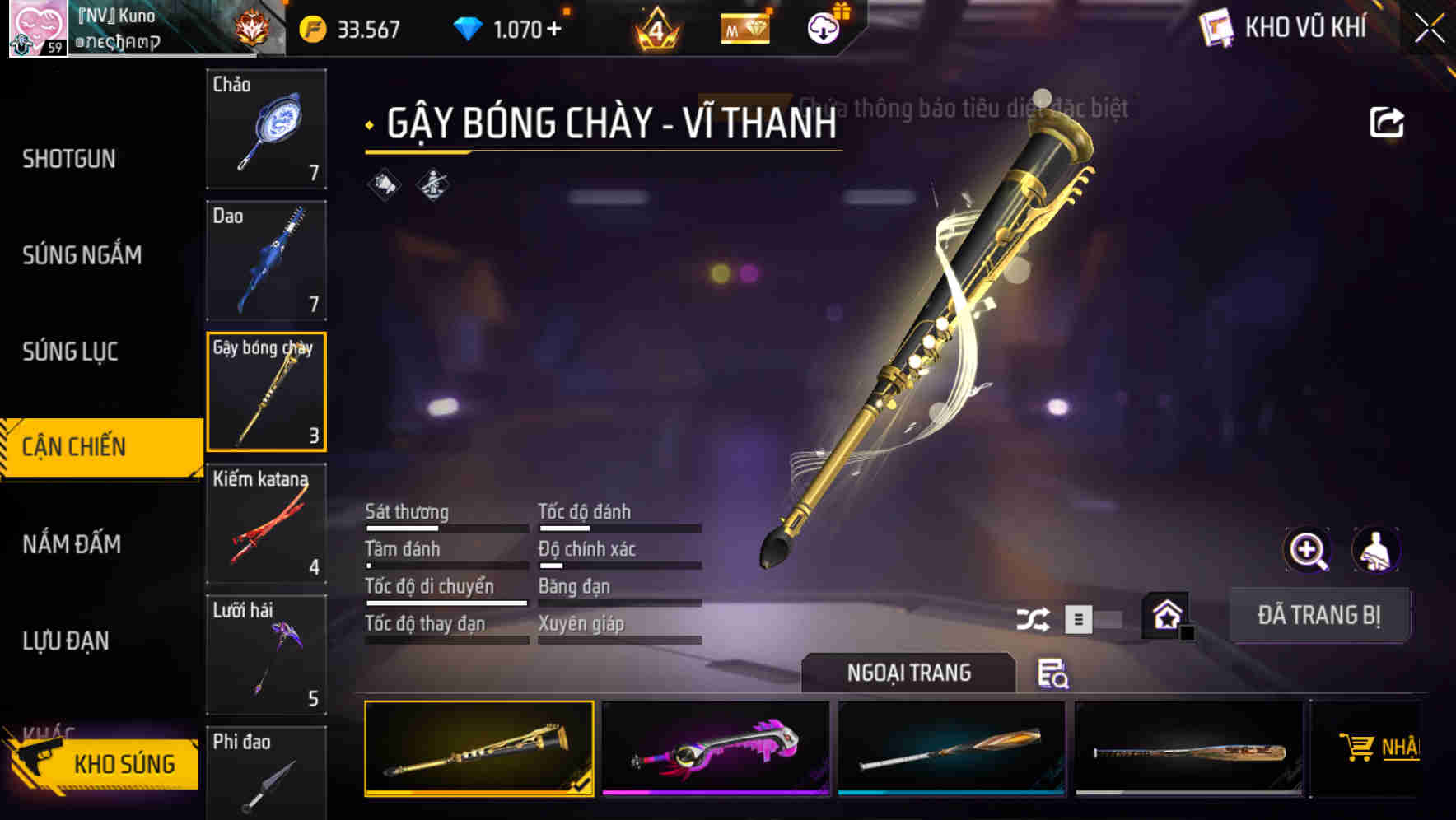Select the Kiếm katana thumbnail
Screen dimensions: 1456x820
coord(266,524)
